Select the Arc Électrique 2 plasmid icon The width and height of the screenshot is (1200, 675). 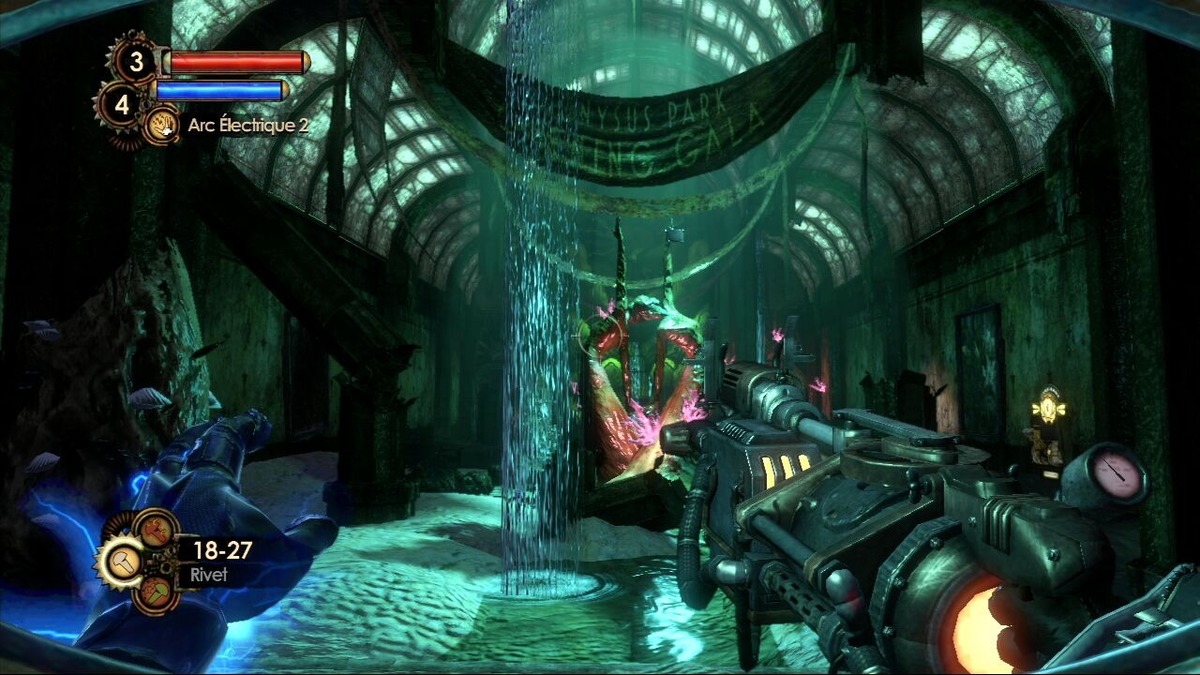162,125
